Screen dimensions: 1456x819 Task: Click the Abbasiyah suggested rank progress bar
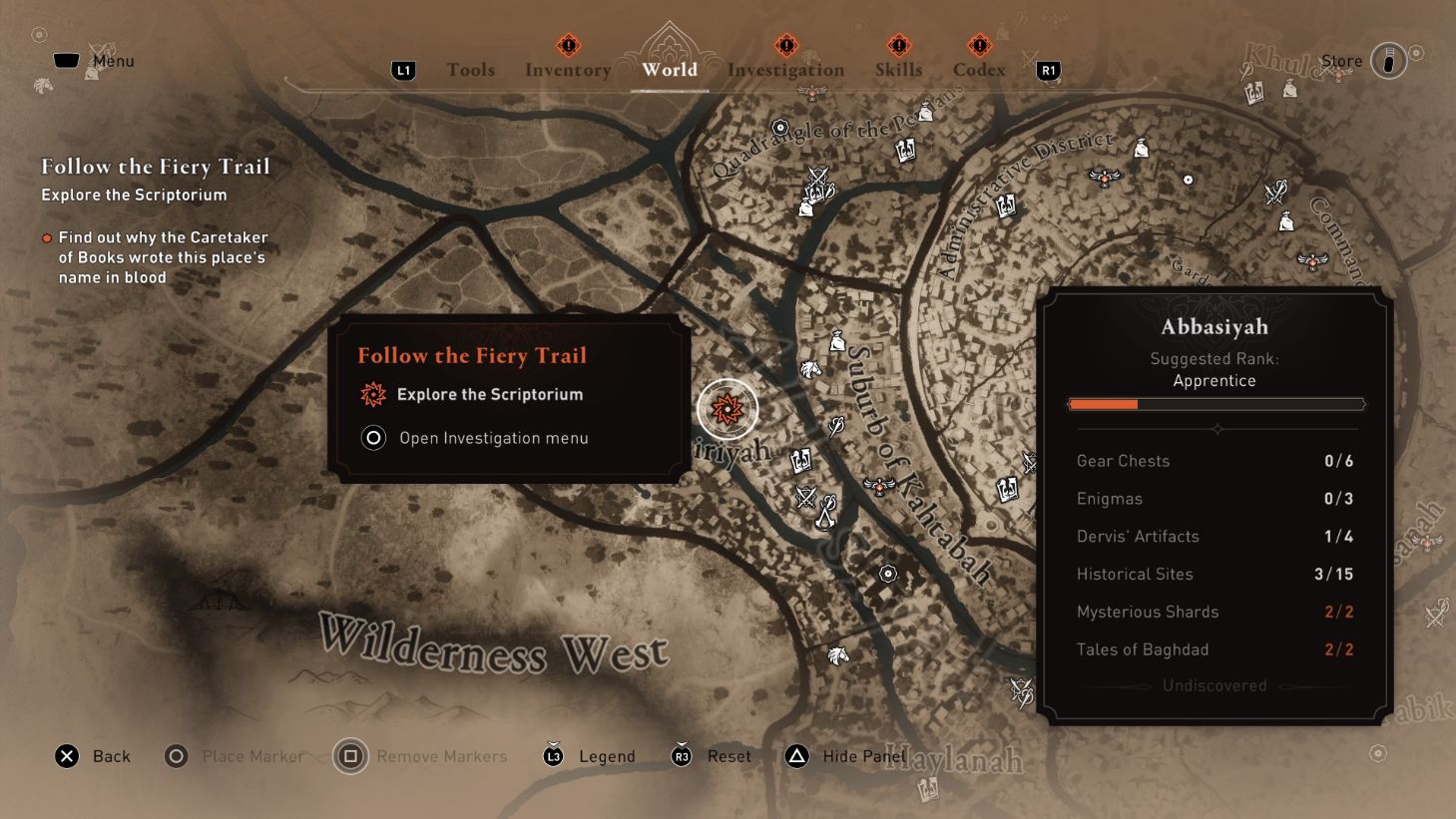coord(1215,403)
